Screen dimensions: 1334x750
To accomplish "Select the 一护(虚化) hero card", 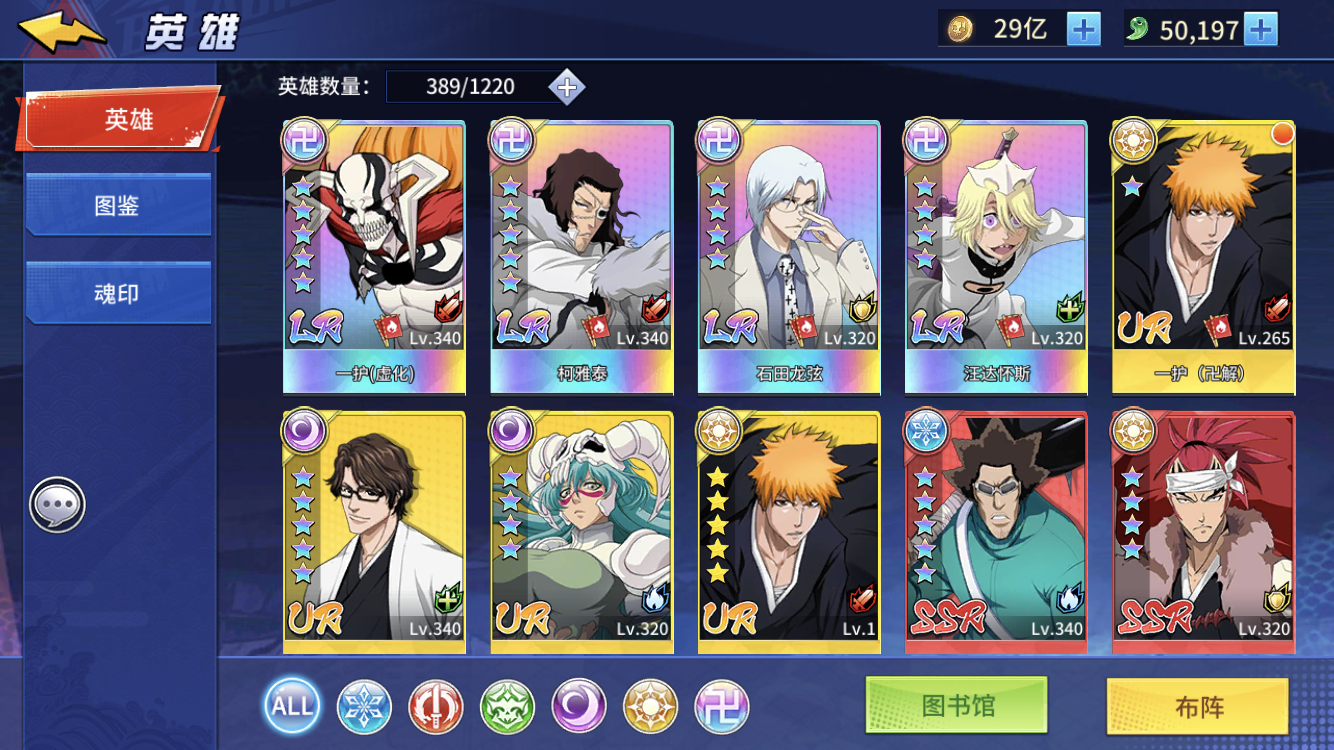I will pos(374,256).
